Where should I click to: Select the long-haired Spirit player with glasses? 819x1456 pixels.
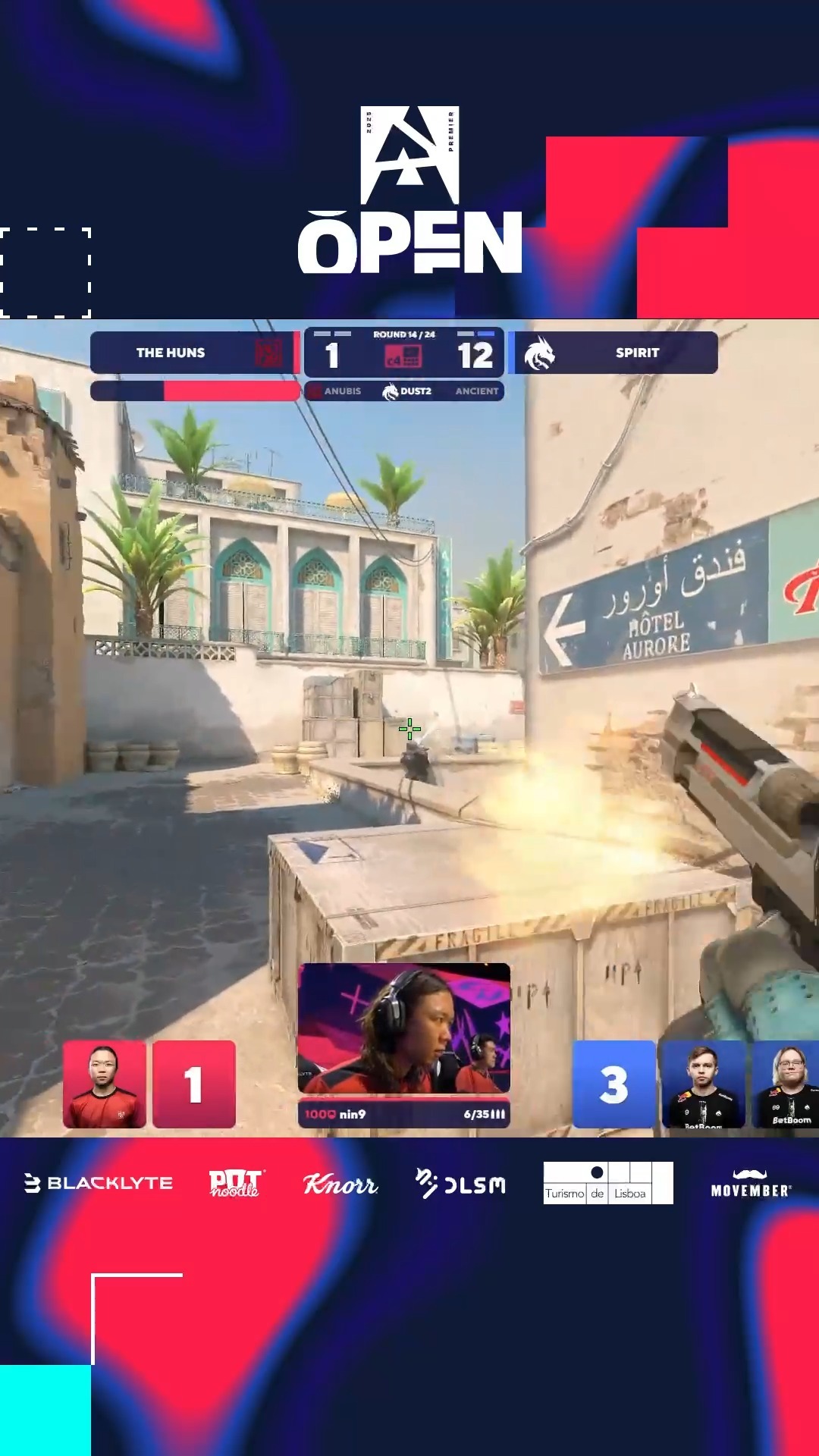click(x=786, y=1084)
